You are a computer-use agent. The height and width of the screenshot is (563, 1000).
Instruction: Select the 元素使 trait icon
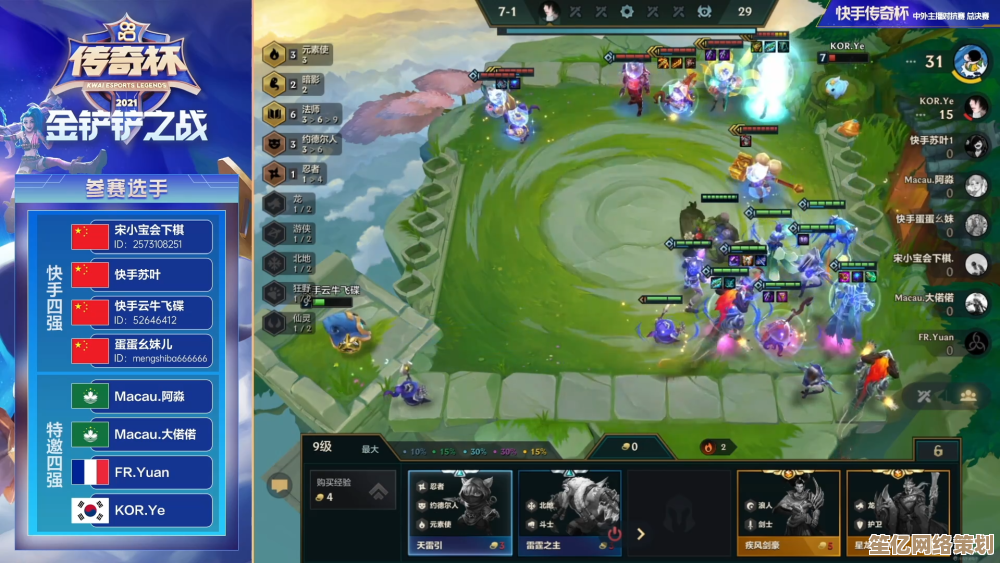click(x=274, y=54)
